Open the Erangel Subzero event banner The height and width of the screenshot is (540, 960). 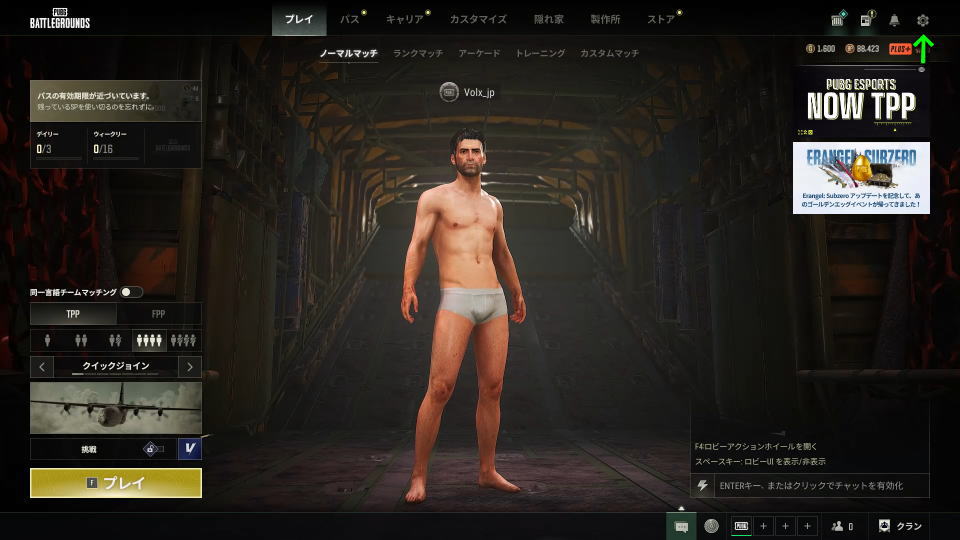click(x=861, y=177)
